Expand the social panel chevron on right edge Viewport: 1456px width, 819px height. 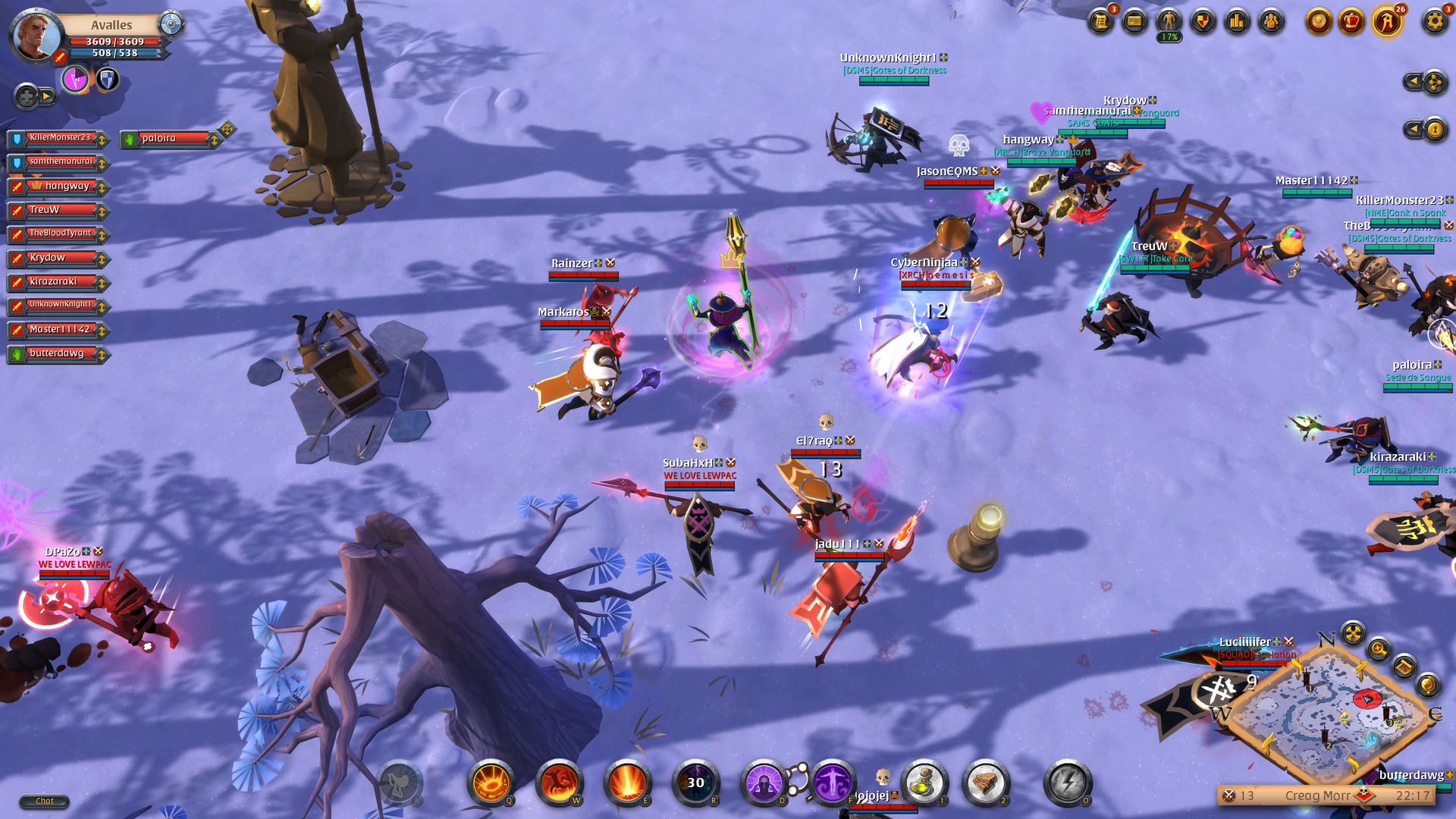pos(1414,81)
